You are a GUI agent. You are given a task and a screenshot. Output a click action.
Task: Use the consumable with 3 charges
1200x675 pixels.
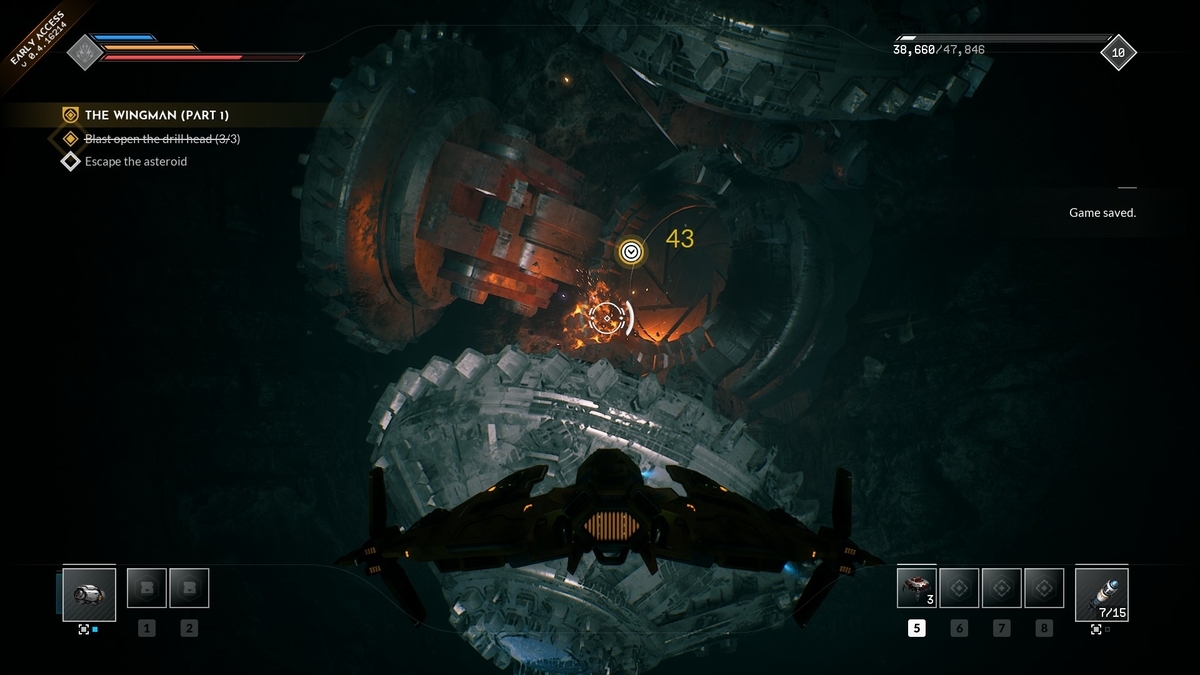(x=916, y=589)
